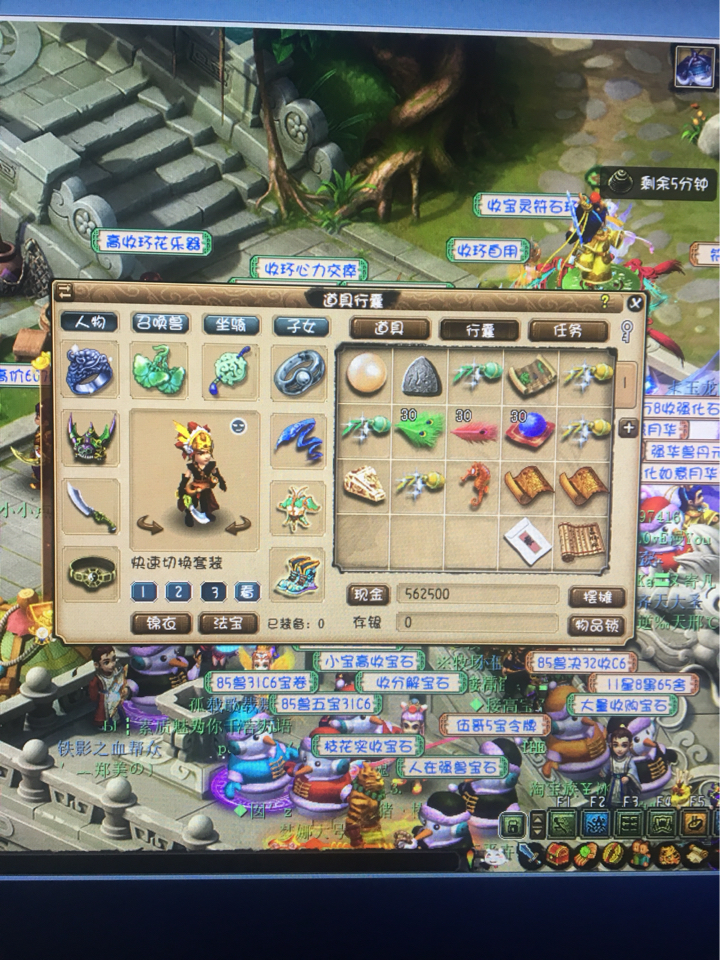The height and width of the screenshot is (960, 720).
Task: Pick the red seahorse item
Action: tap(476, 485)
